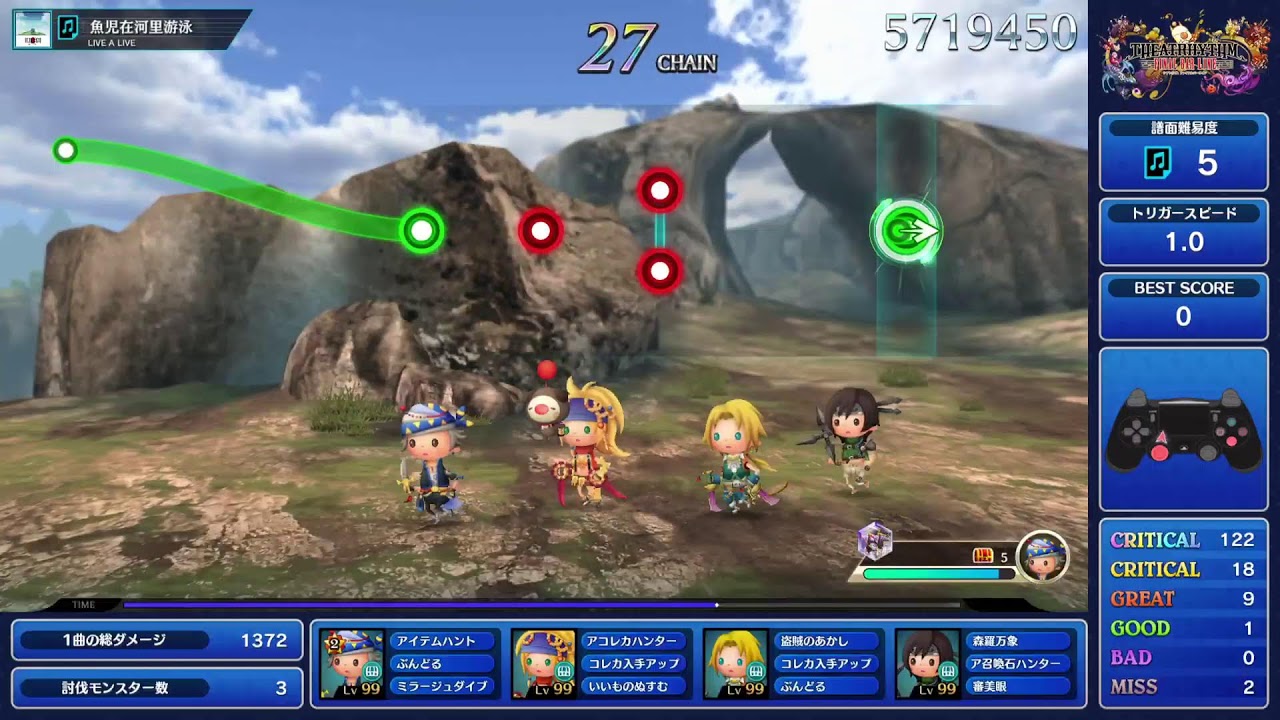Click the treasure chest counter icon
This screenshot has width=1280, height=720.
point(983,556)
